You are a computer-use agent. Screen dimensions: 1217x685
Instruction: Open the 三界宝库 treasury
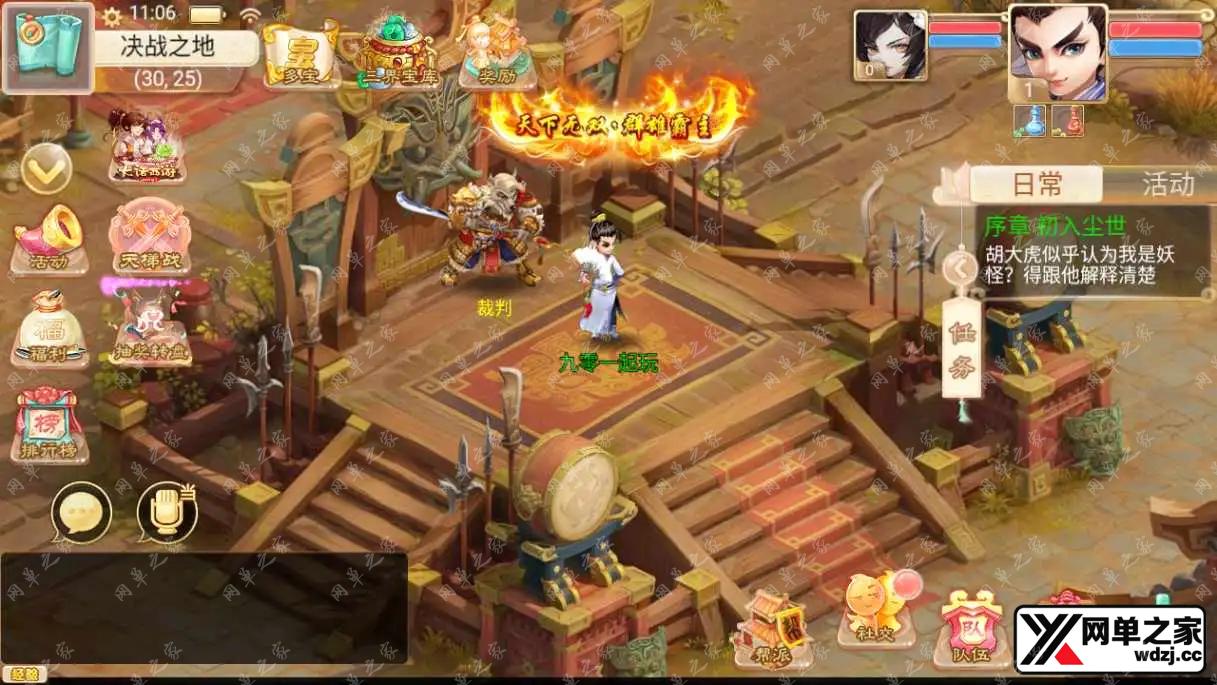tap(399, 56)
